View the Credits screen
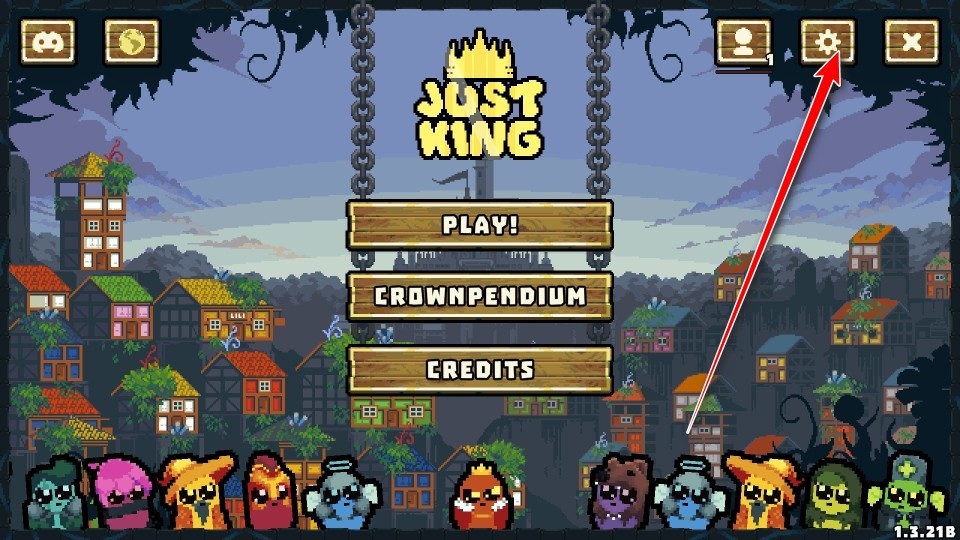 click(480, 369)
